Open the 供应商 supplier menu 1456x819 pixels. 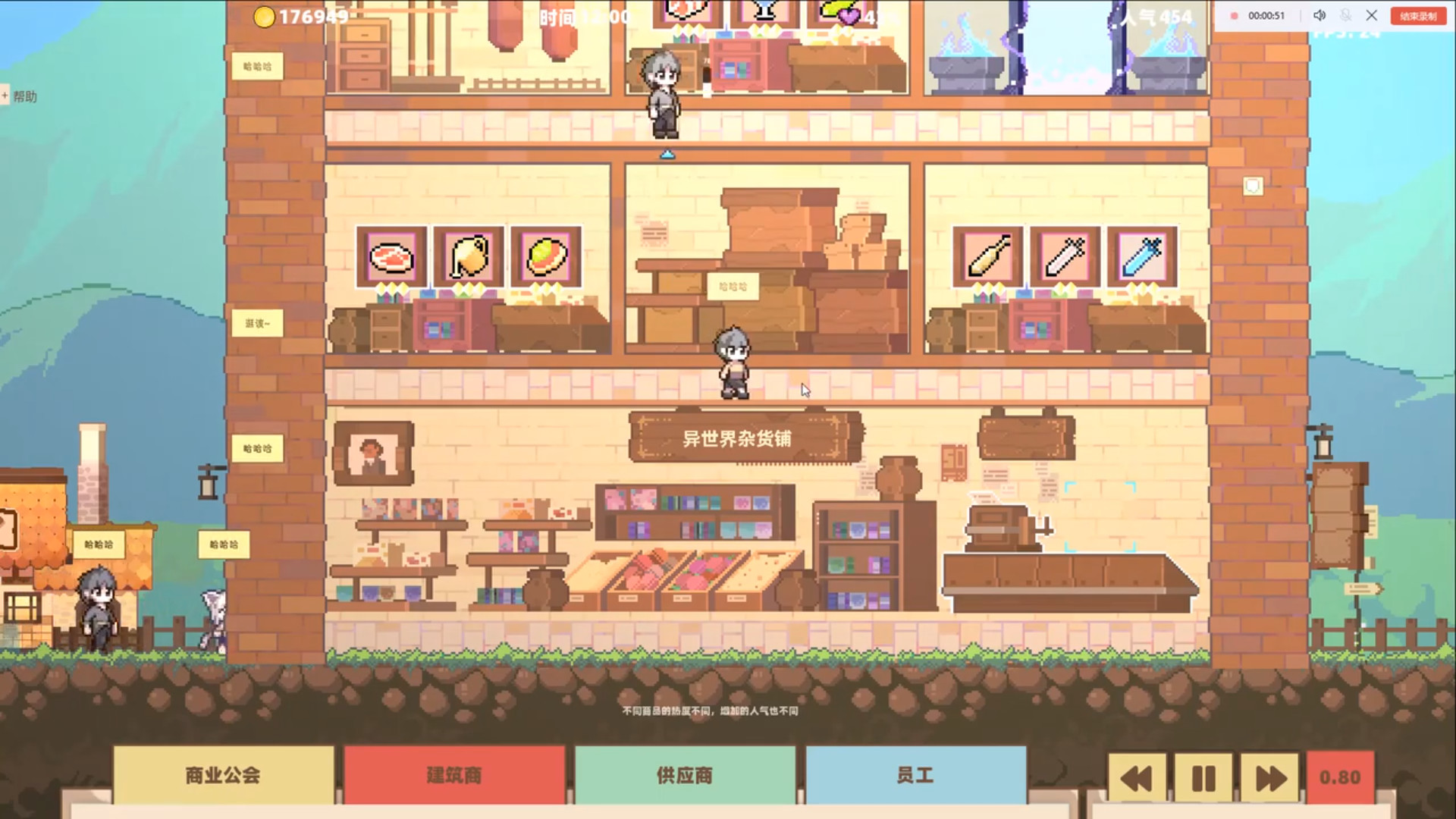[685, 775]
